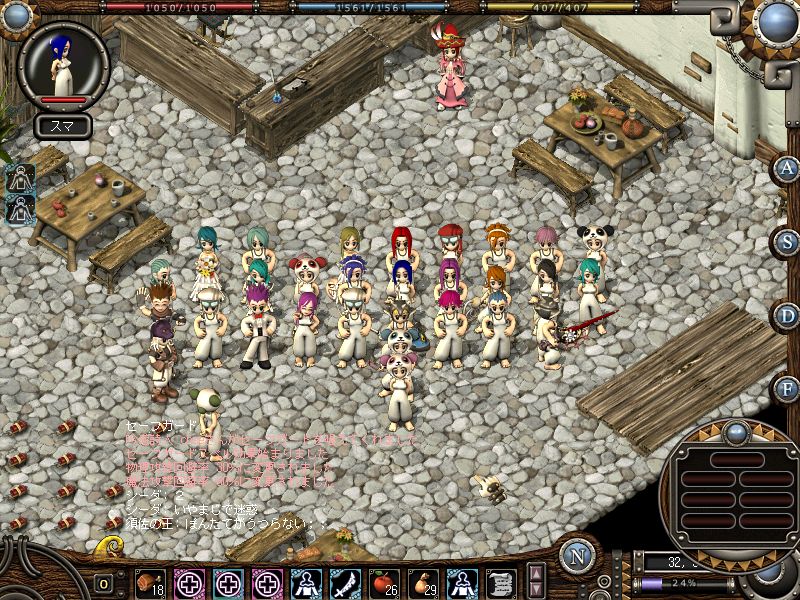Open the scroll item on hotbar
This screenshot has width=800, height=600.
(499, 582)
